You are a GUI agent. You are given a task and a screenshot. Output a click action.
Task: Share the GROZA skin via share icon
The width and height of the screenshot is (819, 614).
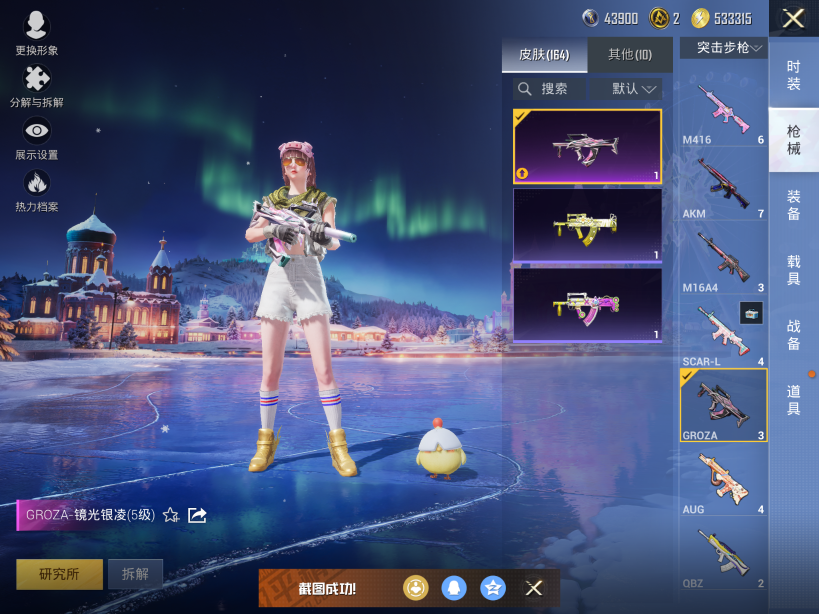click(x=197, y=515)
